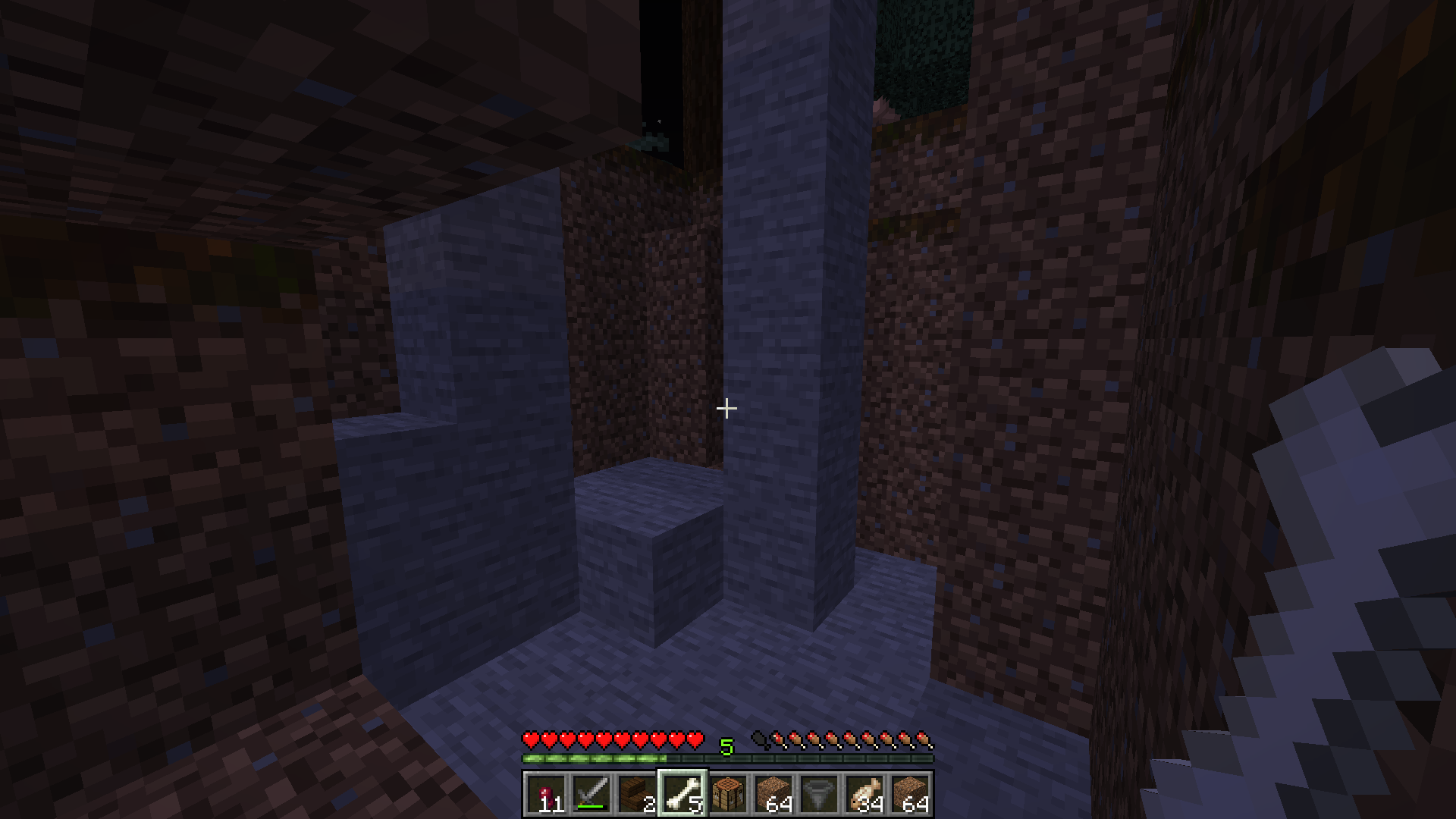Select the dirt stack after the cooked fish
The height and width of the screenshot is (819, 1456).
coord(910,794)
